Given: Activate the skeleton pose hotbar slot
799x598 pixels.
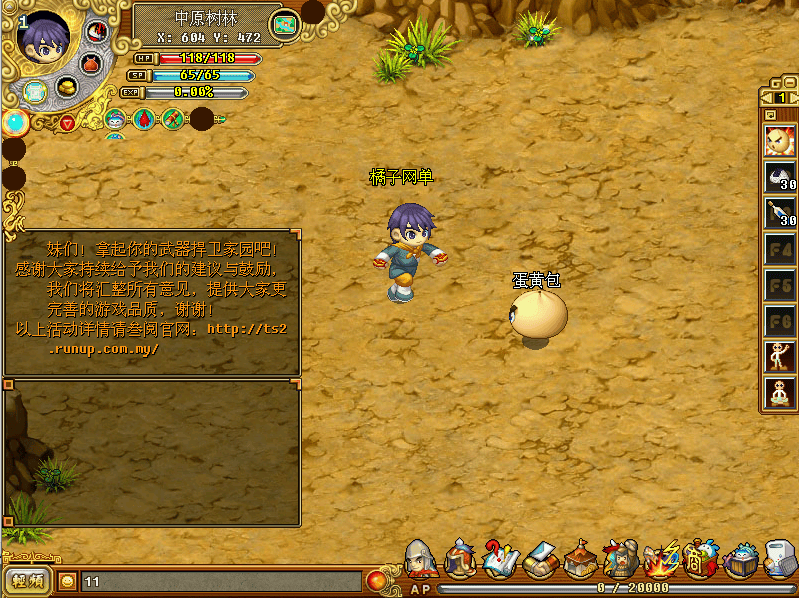Looking at the screenshot, I should pyautogui.click(x=780, y=356).
